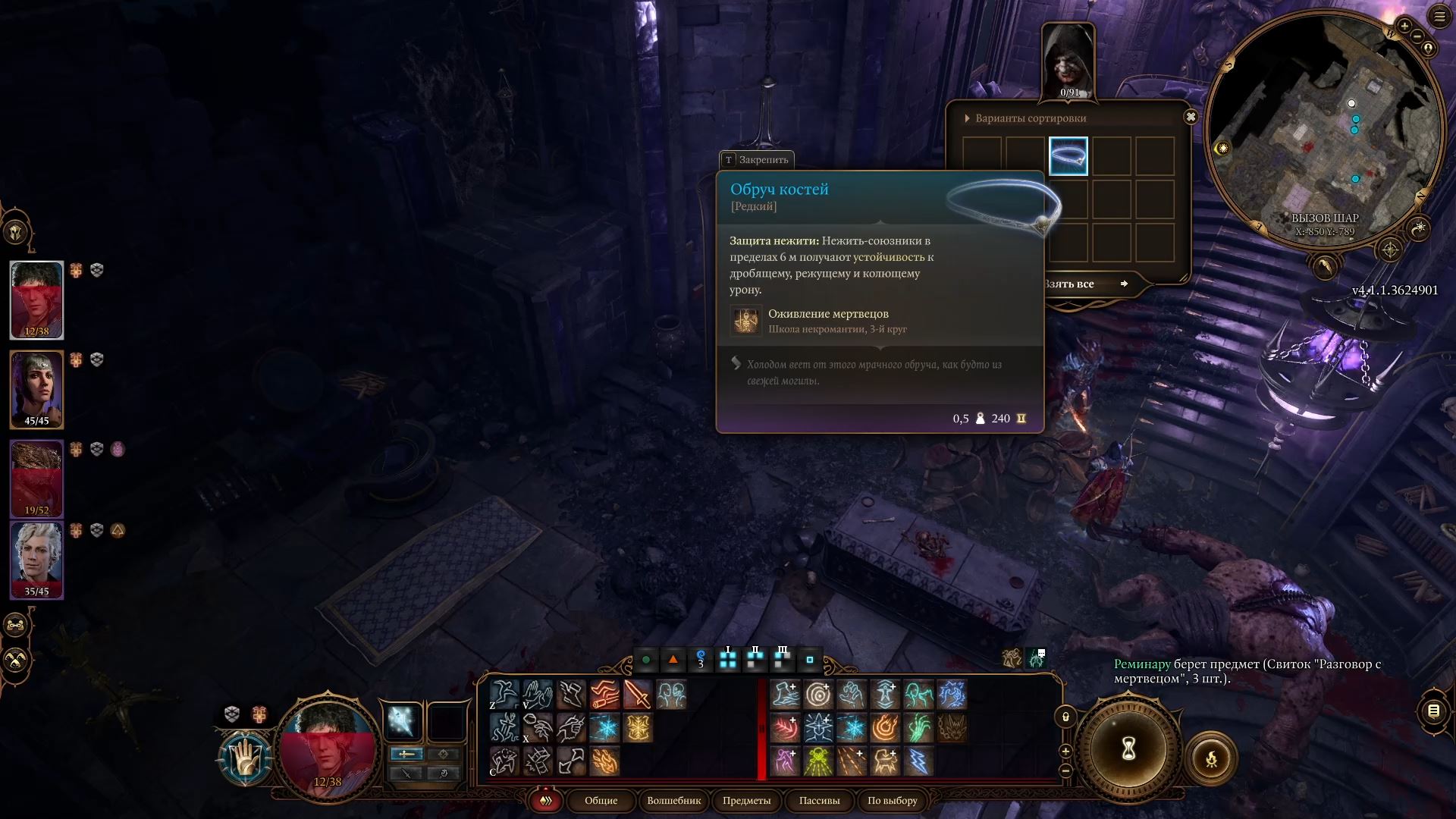Select the Обруч костей item in the loot grid
The height and width of the screenshot is (819, 1456).
coord(1068,155)
